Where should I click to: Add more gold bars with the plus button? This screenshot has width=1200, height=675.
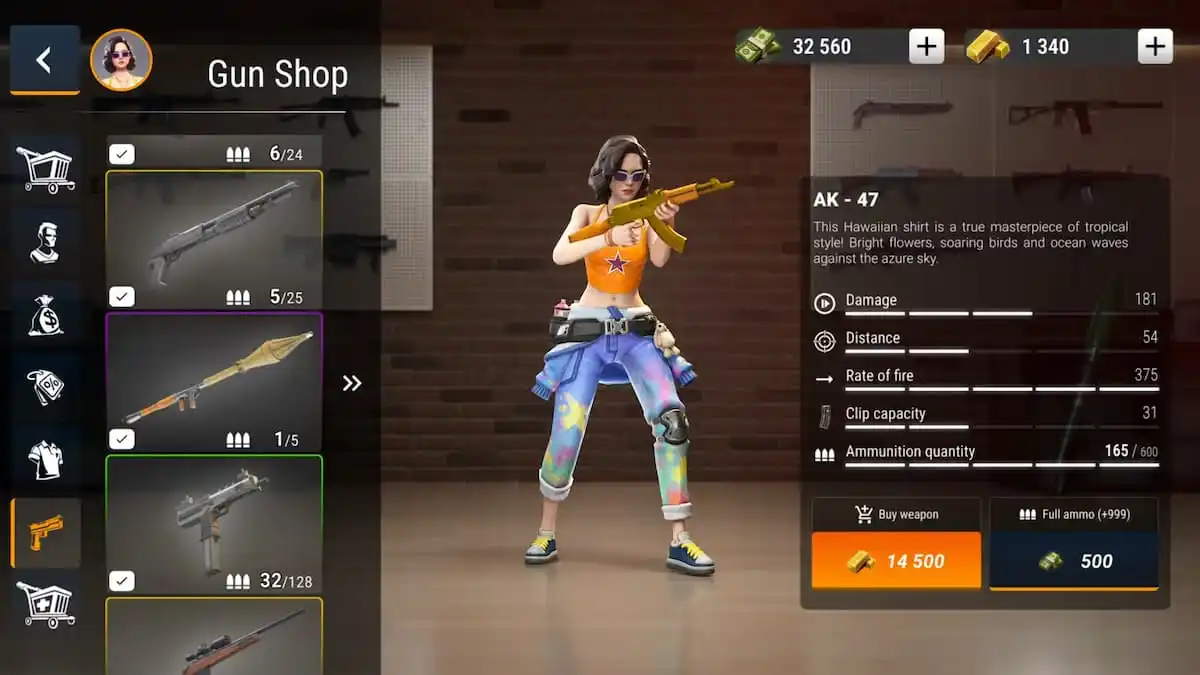[1155, 46]
